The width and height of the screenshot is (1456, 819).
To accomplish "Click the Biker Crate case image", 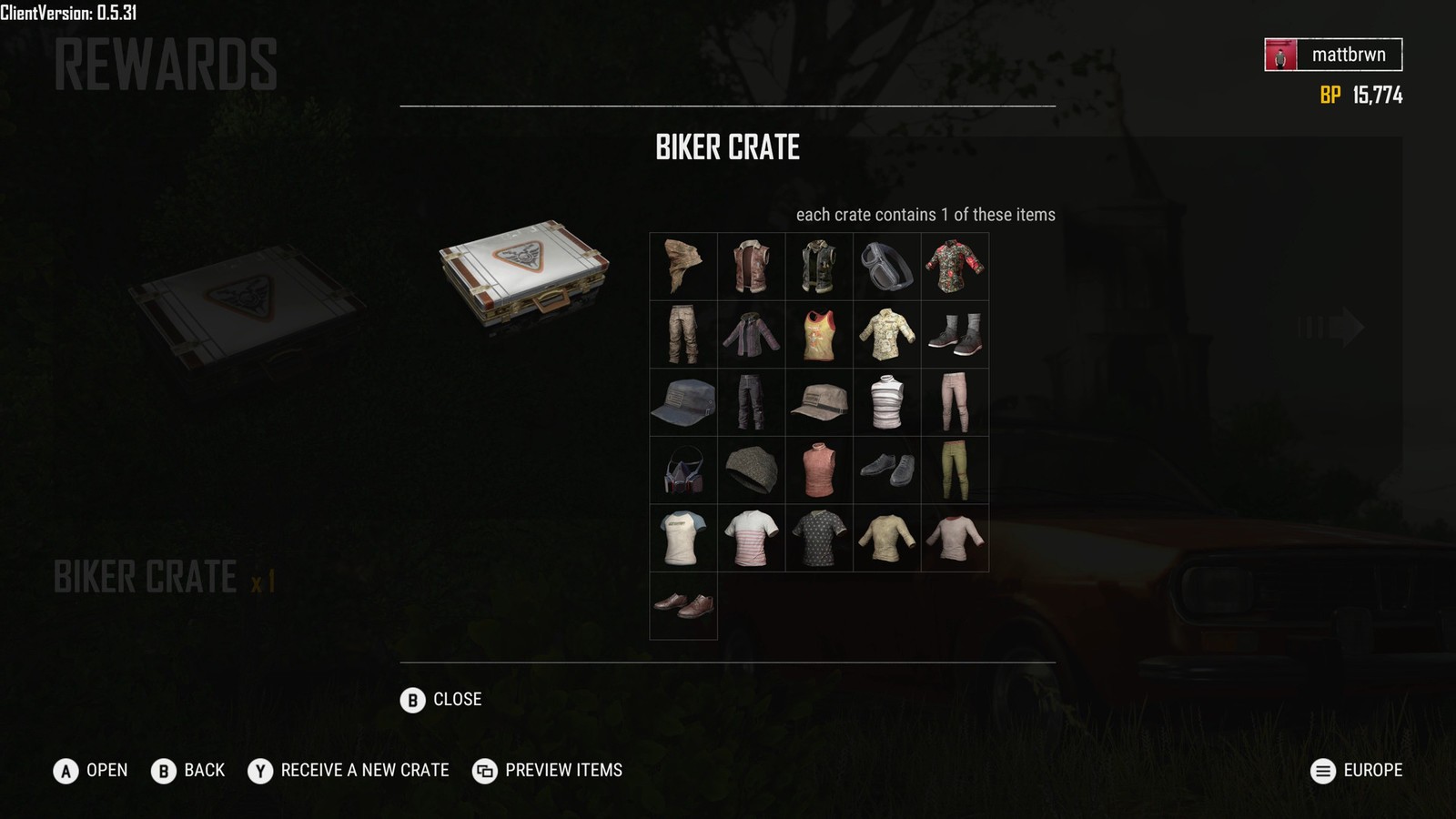I will click(x=524, y=273).
